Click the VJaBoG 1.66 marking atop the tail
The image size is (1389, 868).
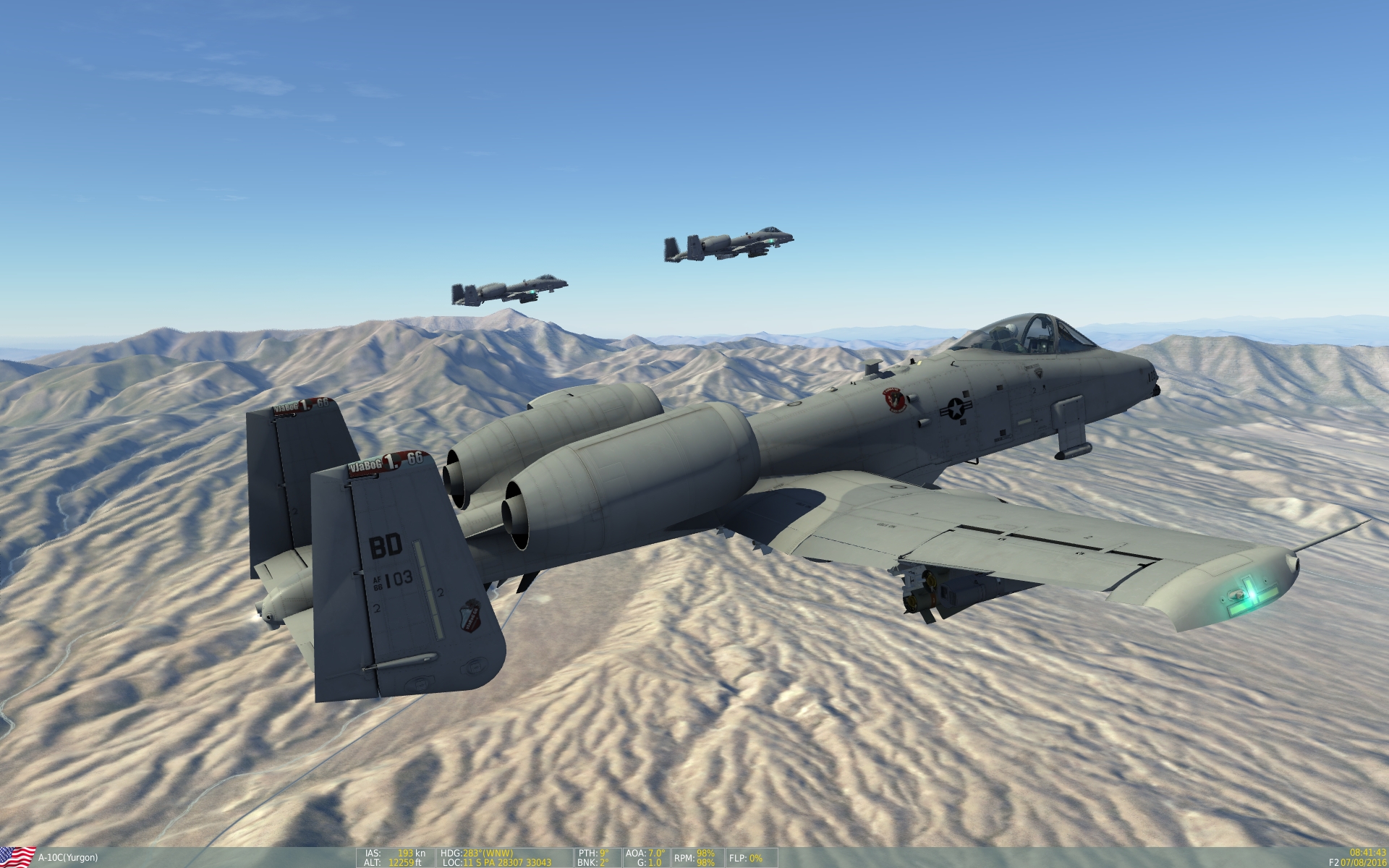pyautogui.click(x=386, y=461)
